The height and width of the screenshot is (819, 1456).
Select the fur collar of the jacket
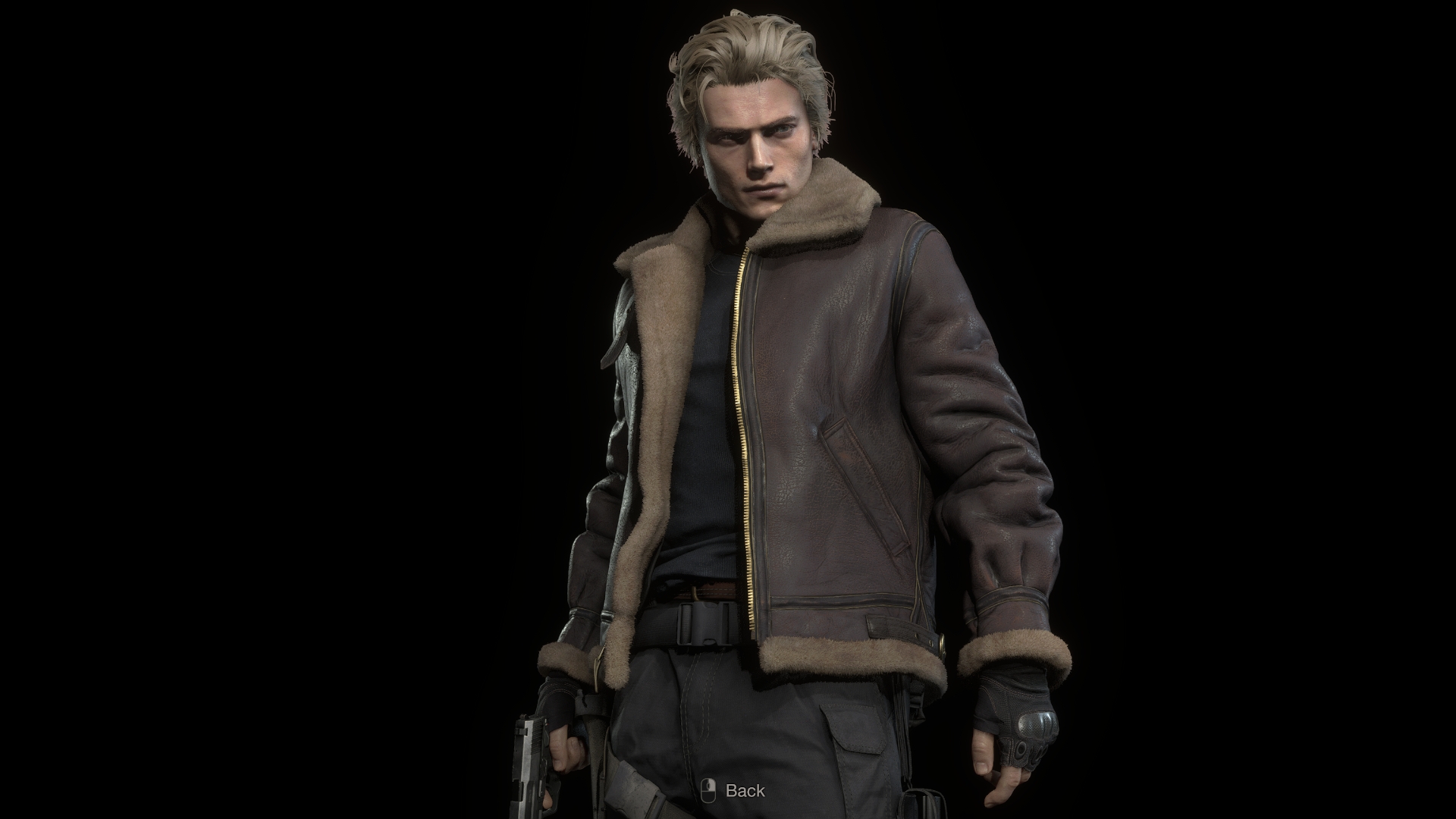pos(811,212)
